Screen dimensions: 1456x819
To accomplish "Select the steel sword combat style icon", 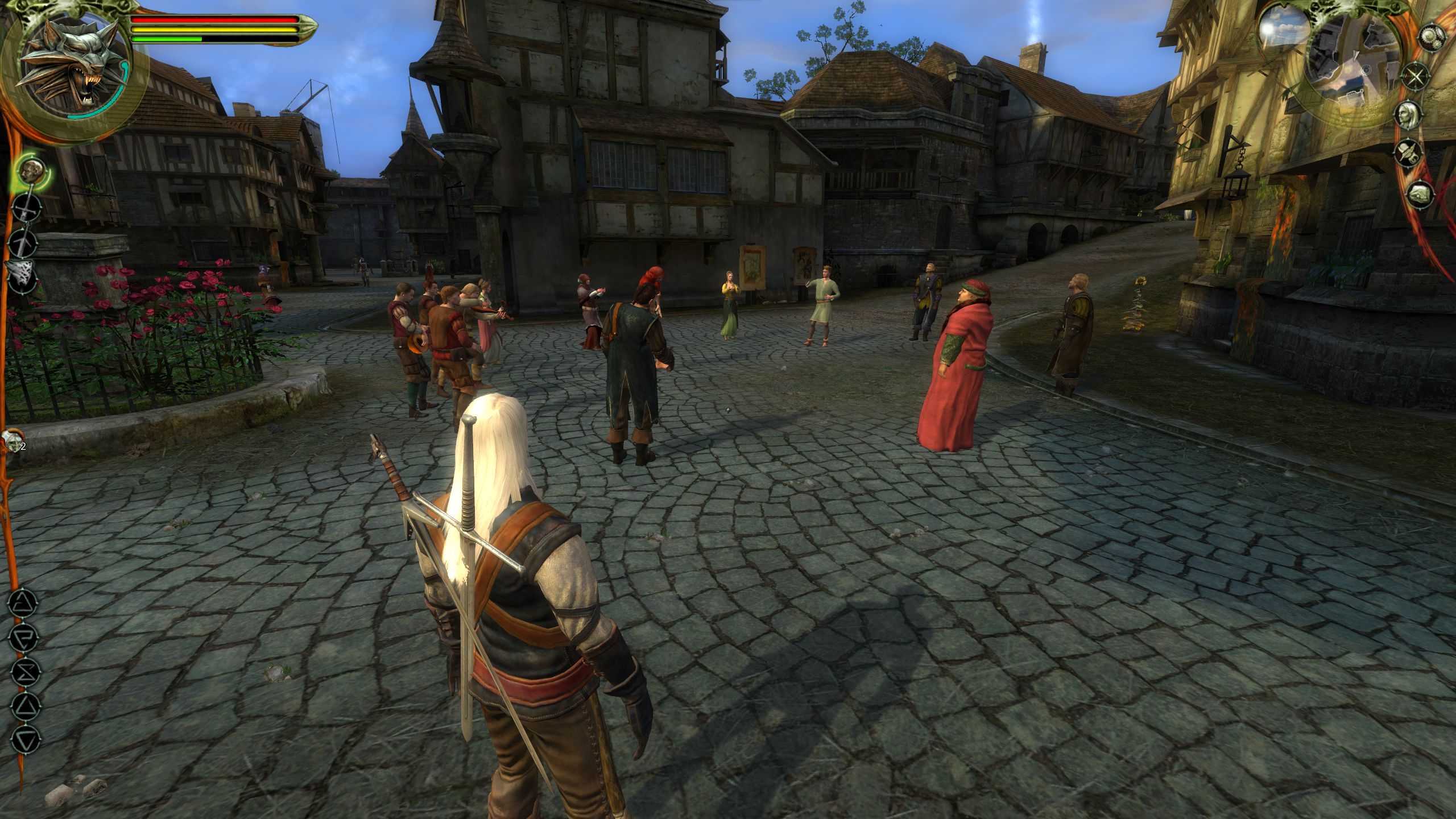I will tap(26, 207).
